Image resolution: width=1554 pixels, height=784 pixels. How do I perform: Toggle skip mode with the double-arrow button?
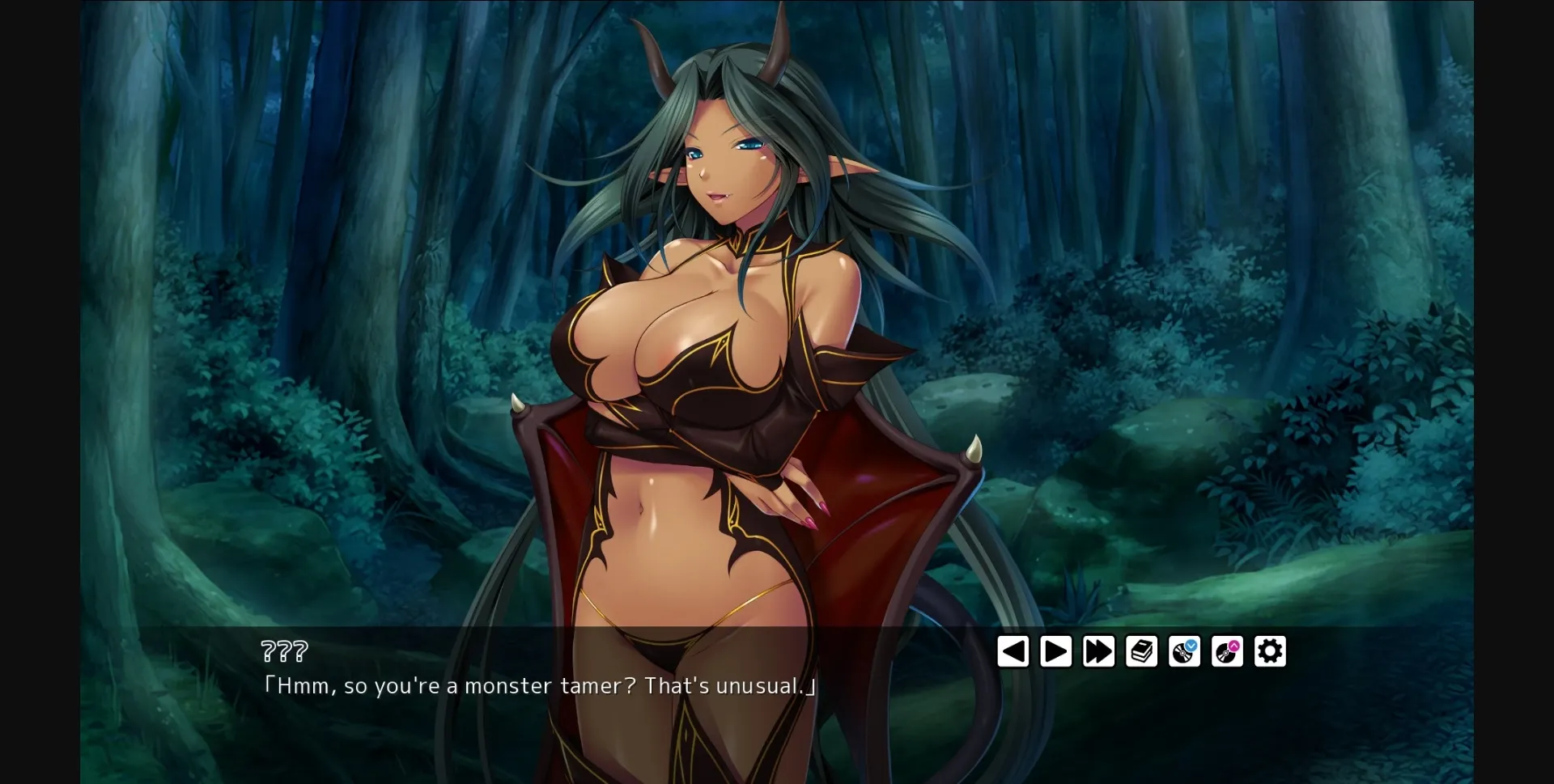(x=1098, y=651)
